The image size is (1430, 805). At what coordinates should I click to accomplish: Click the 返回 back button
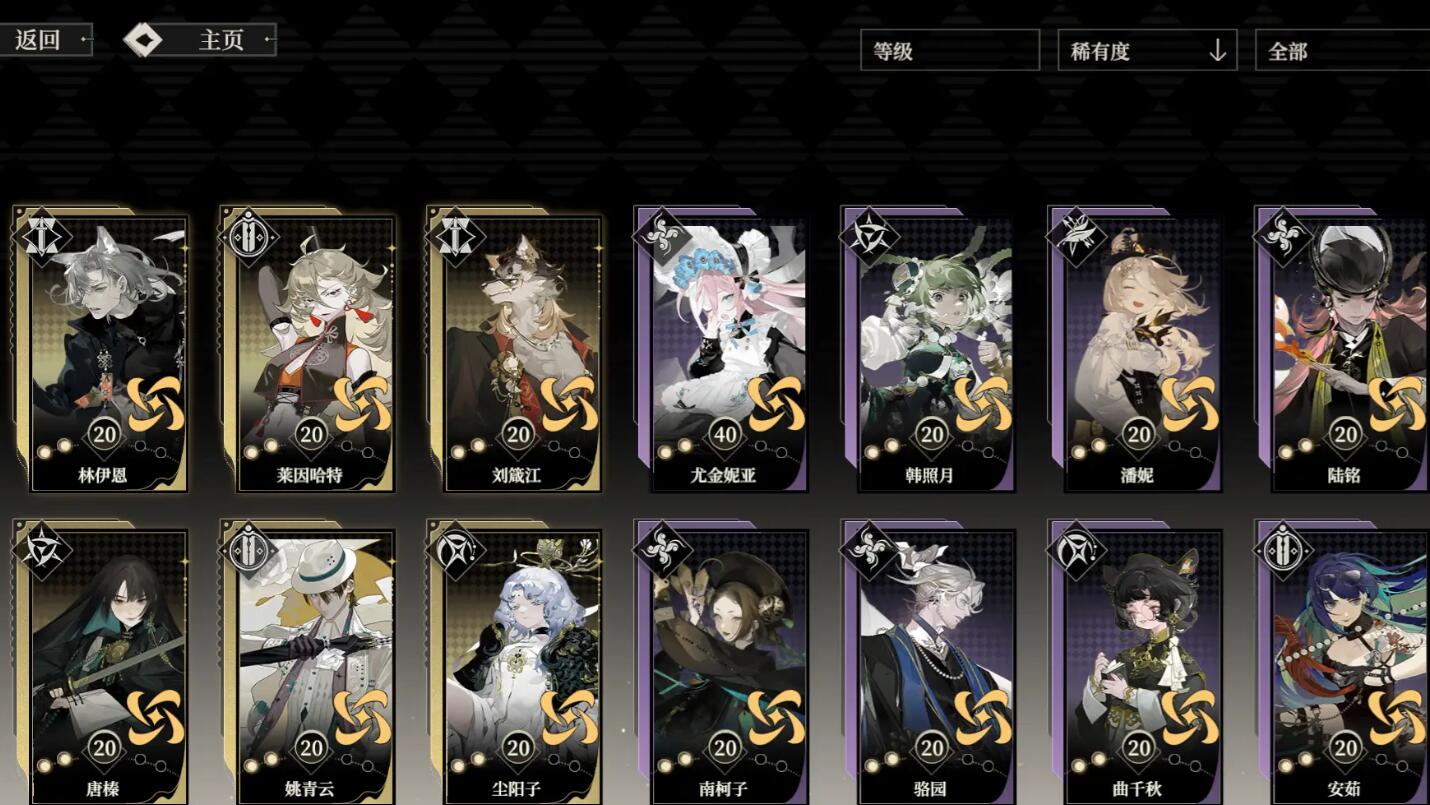(x=45, y=40)
